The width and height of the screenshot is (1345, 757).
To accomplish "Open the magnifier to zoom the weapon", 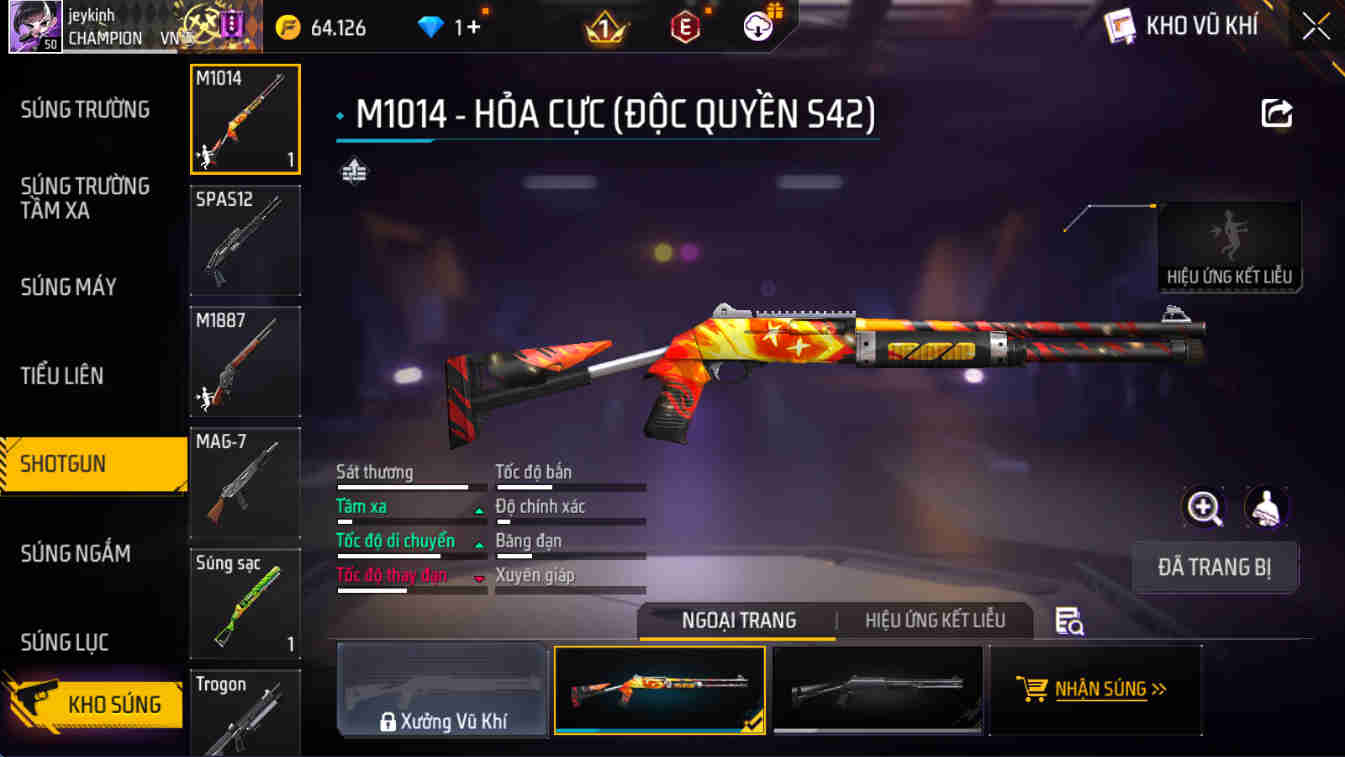I will [x=1203, y=507].
